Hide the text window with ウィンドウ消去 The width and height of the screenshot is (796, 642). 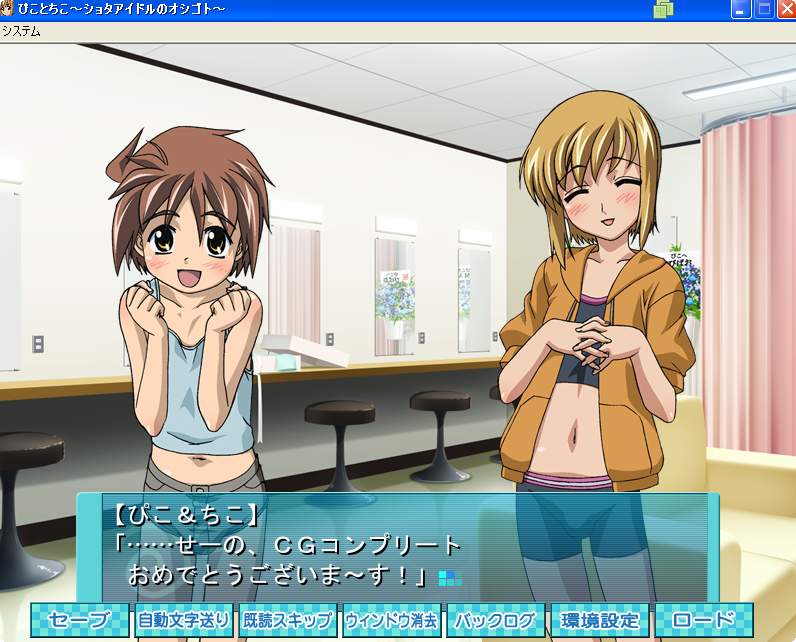click(x=391, y=619)
